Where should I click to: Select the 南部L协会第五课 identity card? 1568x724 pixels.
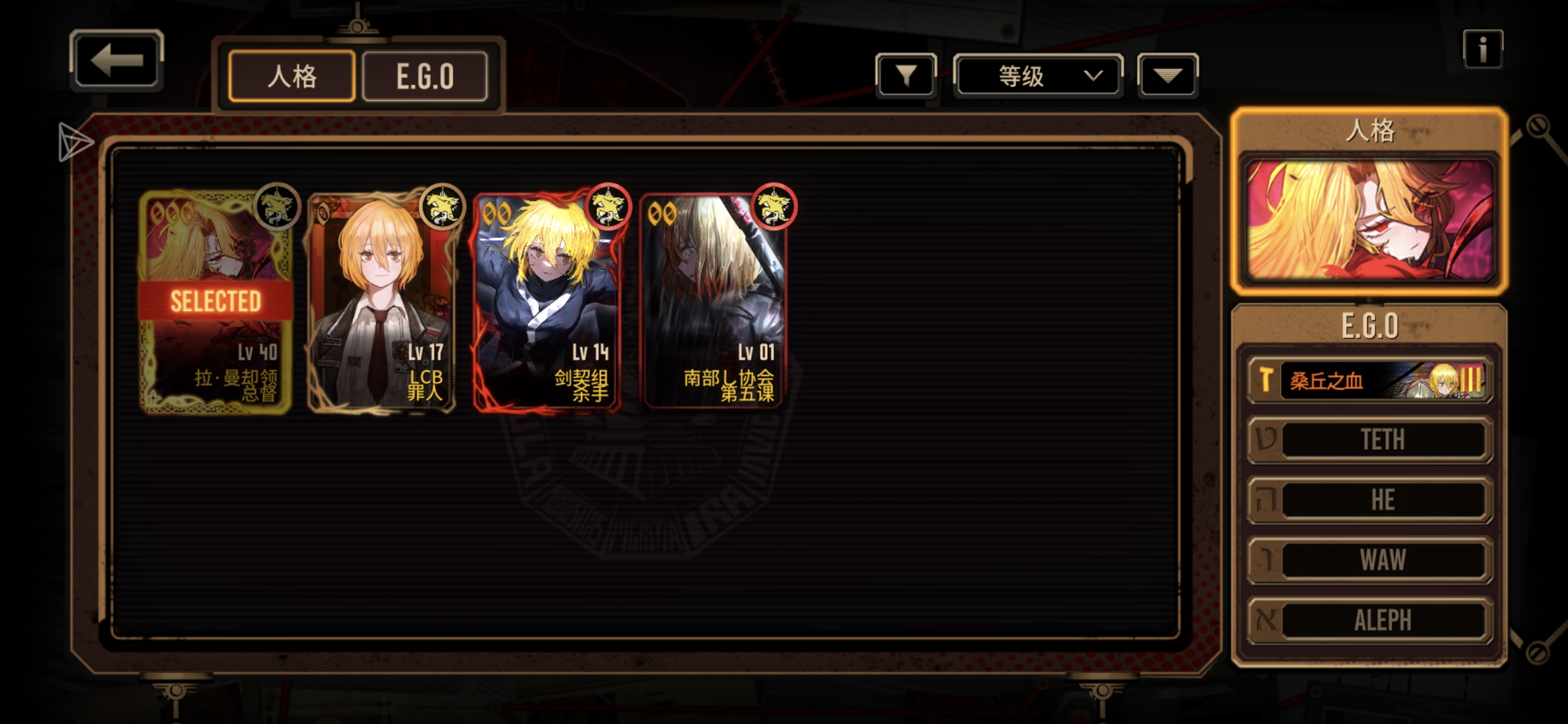(x=713, y=302)
